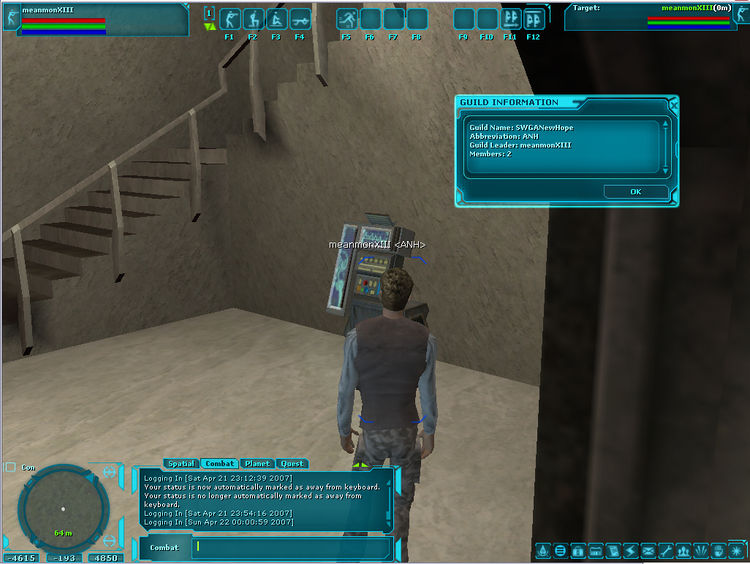Screen dimensions: 750x564
Task: Select the Combat chat tab
Action: tap(219, 464)
